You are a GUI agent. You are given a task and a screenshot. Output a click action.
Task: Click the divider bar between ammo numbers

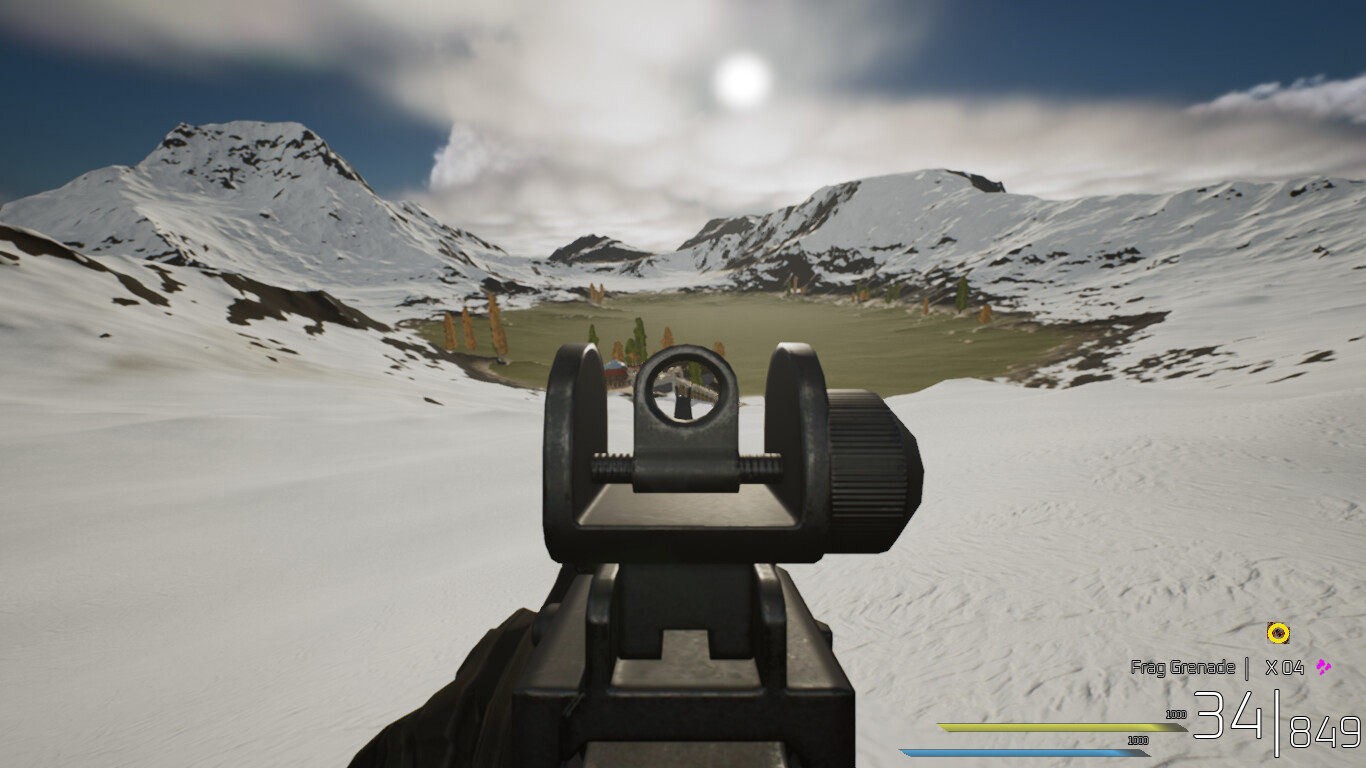click(1277, 722)
